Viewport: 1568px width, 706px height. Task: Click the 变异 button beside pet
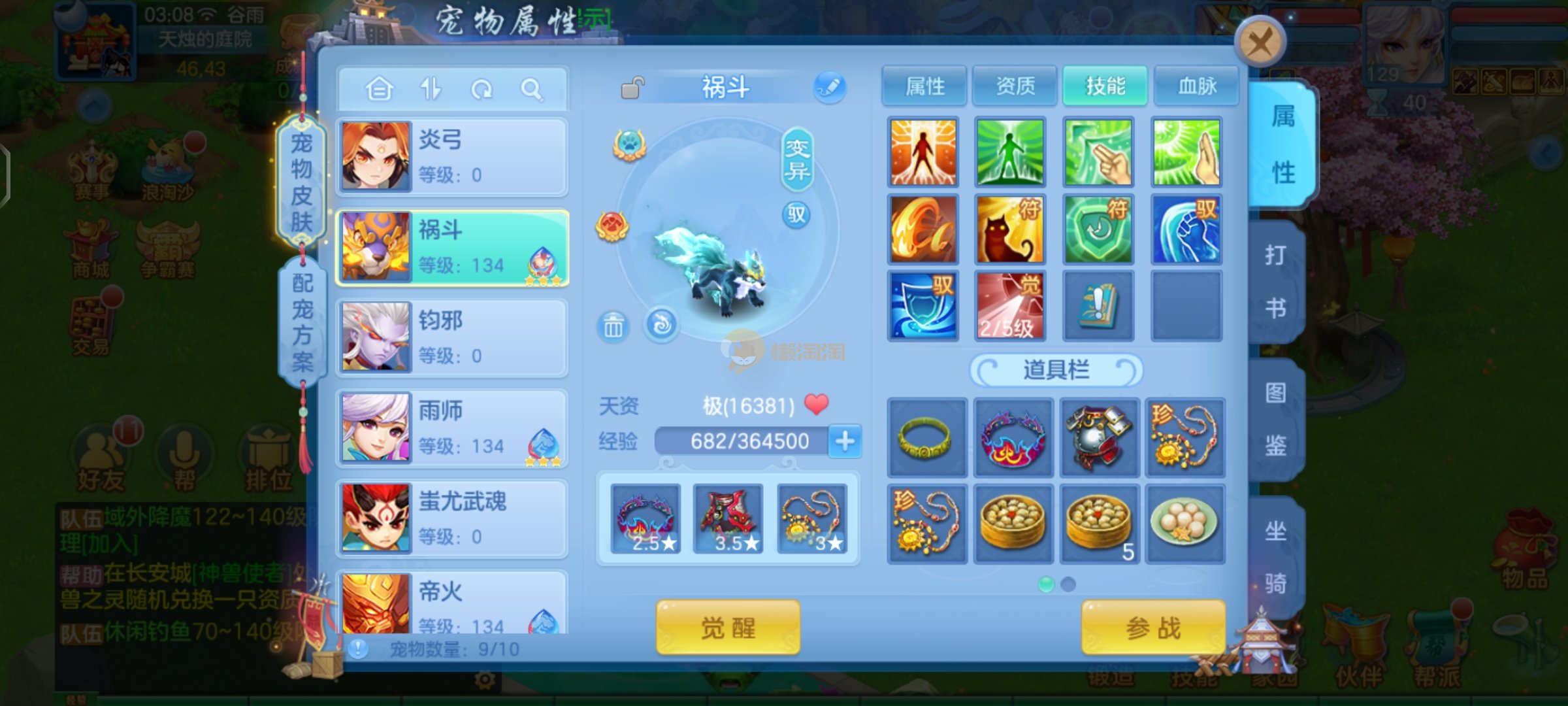(x=797, y=160)
